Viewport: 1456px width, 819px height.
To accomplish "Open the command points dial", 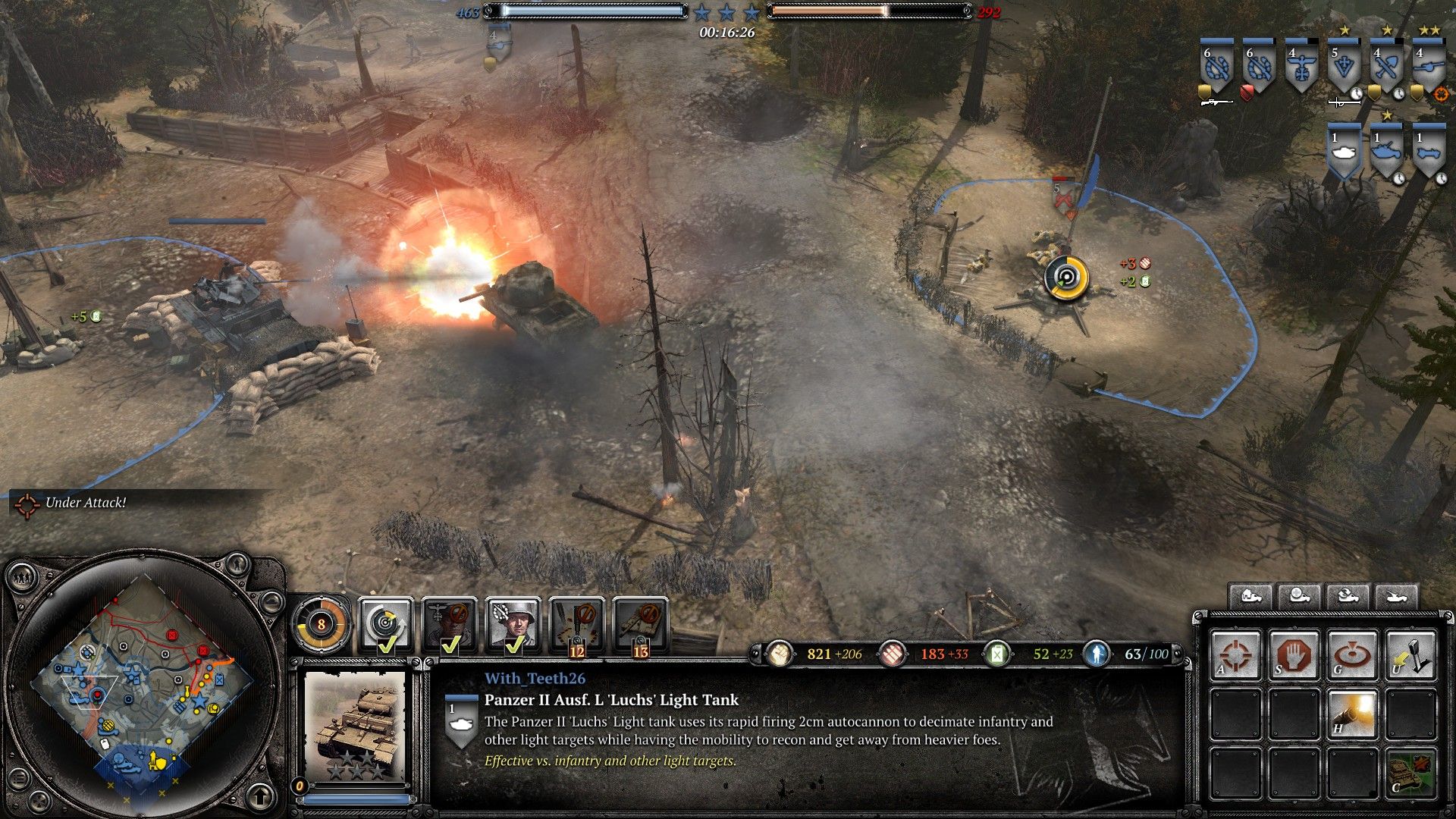I will [322, 625].
